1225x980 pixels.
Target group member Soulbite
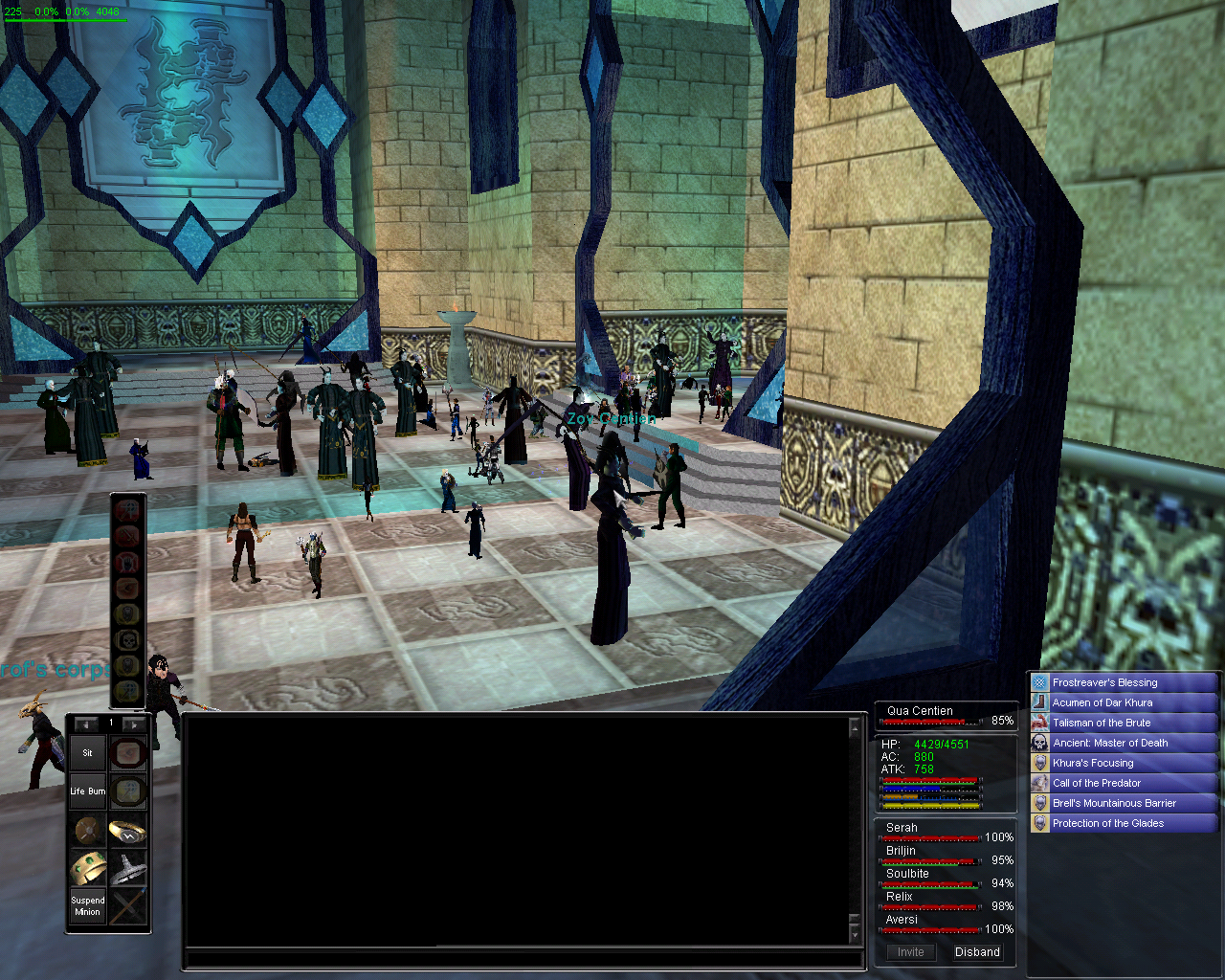(x=907, y=874)
